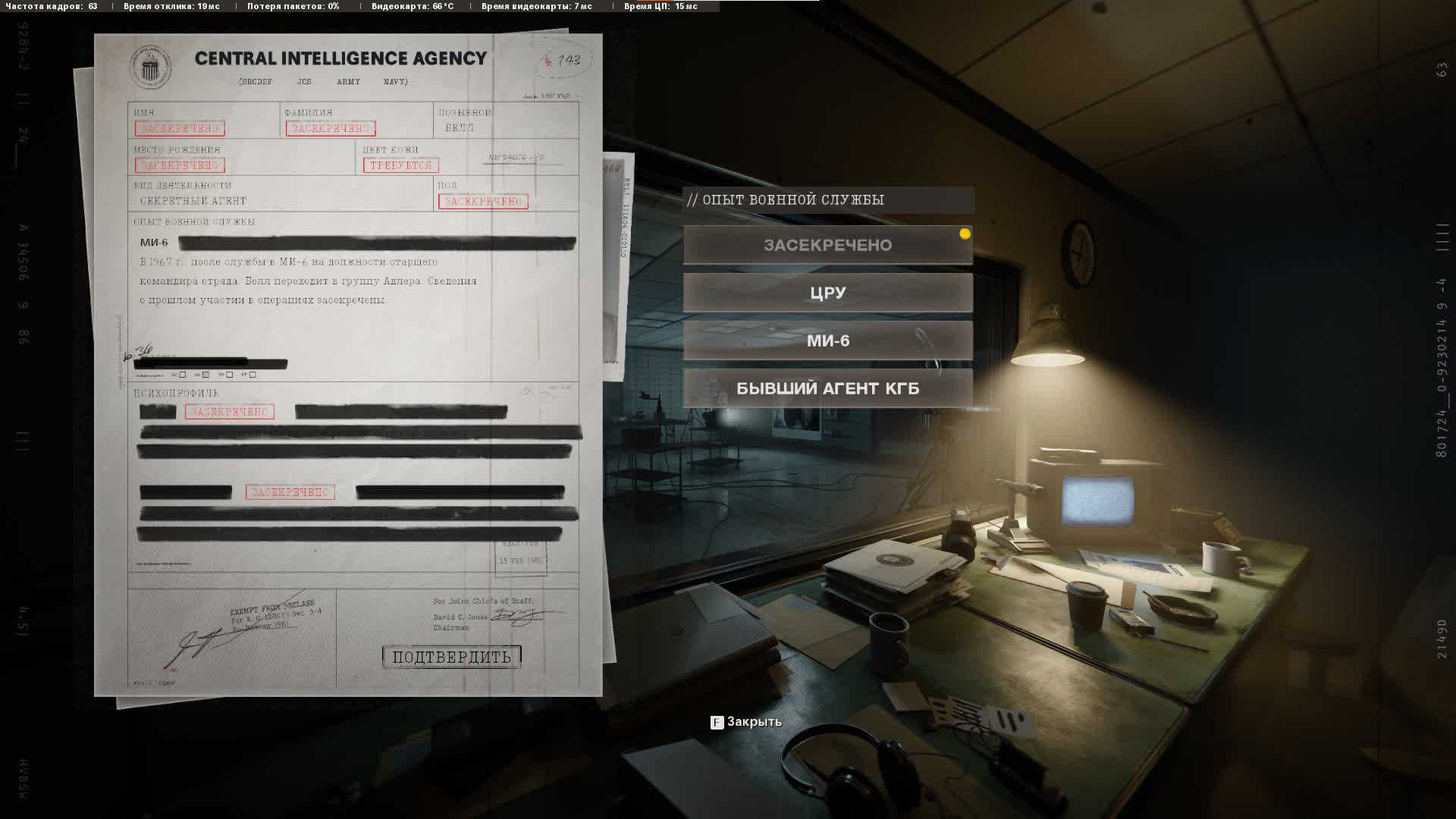Image resolution: width=1456 pixels, height=819 pixels.
Task: Open the МЕСТО РОЖДЕНИЯ field
Action: 180,165
